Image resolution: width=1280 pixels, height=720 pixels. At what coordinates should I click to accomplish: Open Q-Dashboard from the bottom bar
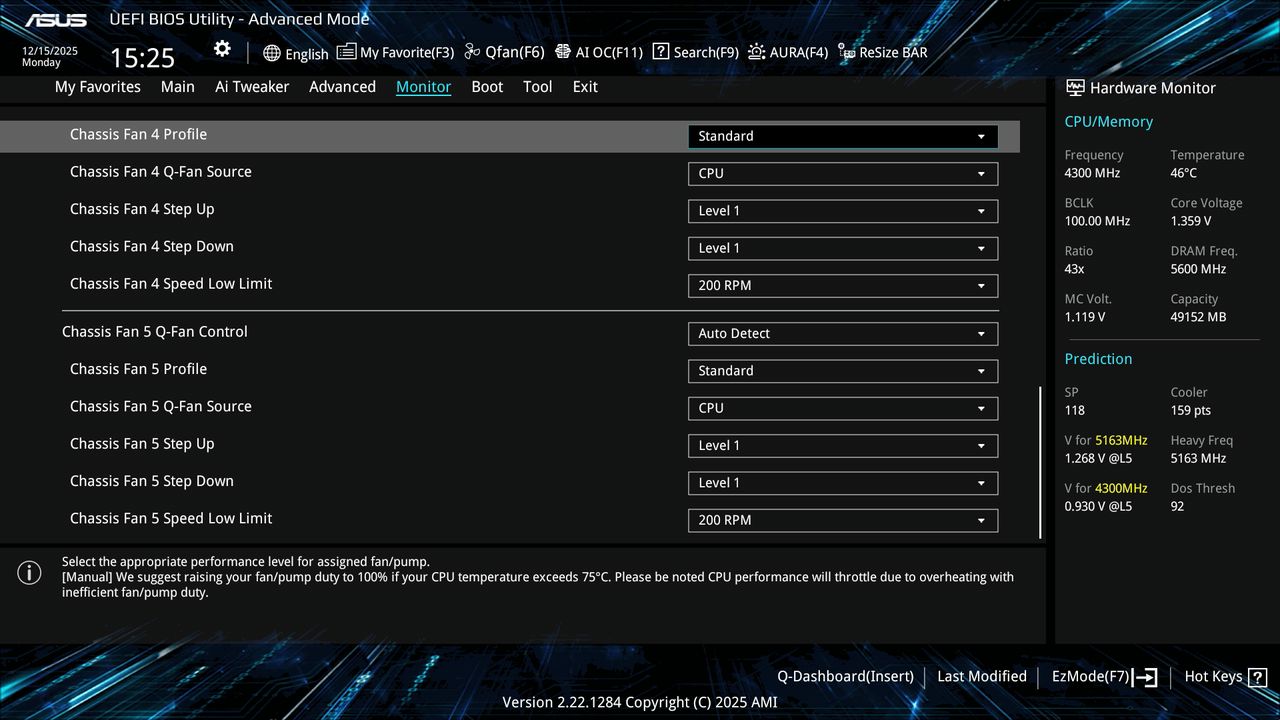pyautogui.click(x=844, y=676)
